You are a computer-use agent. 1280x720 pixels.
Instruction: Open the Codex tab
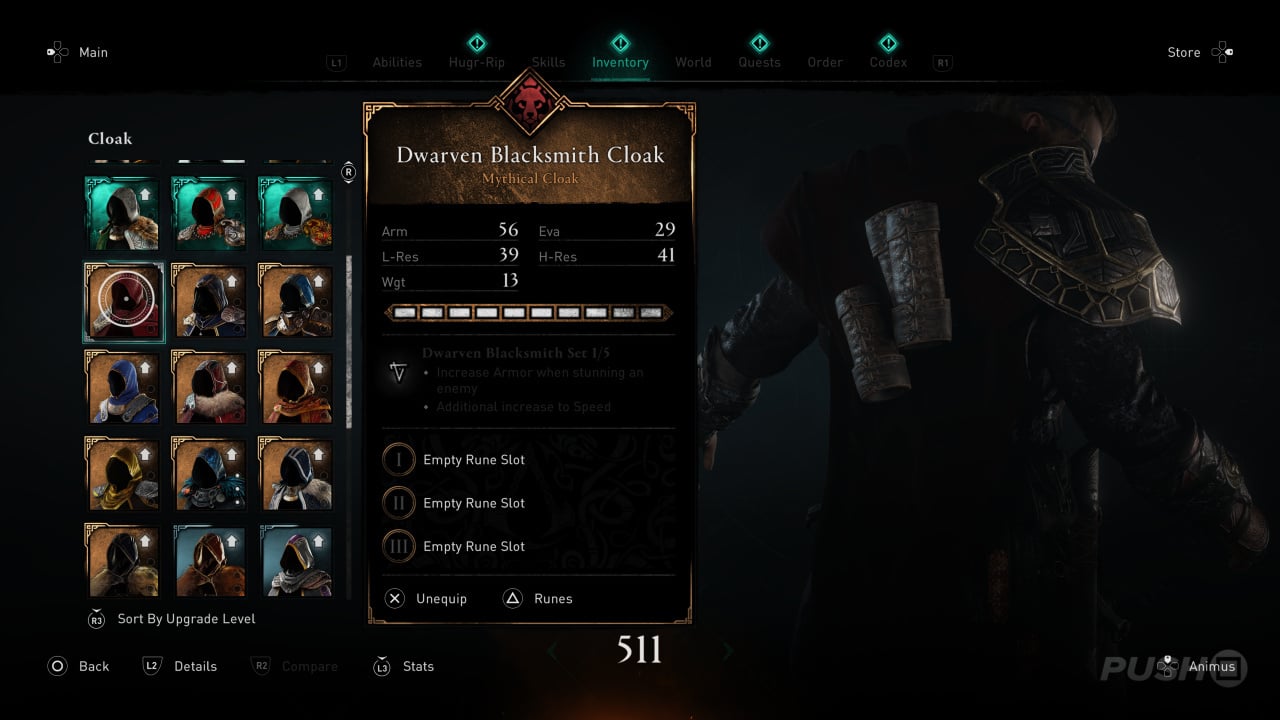click(888, 62)
